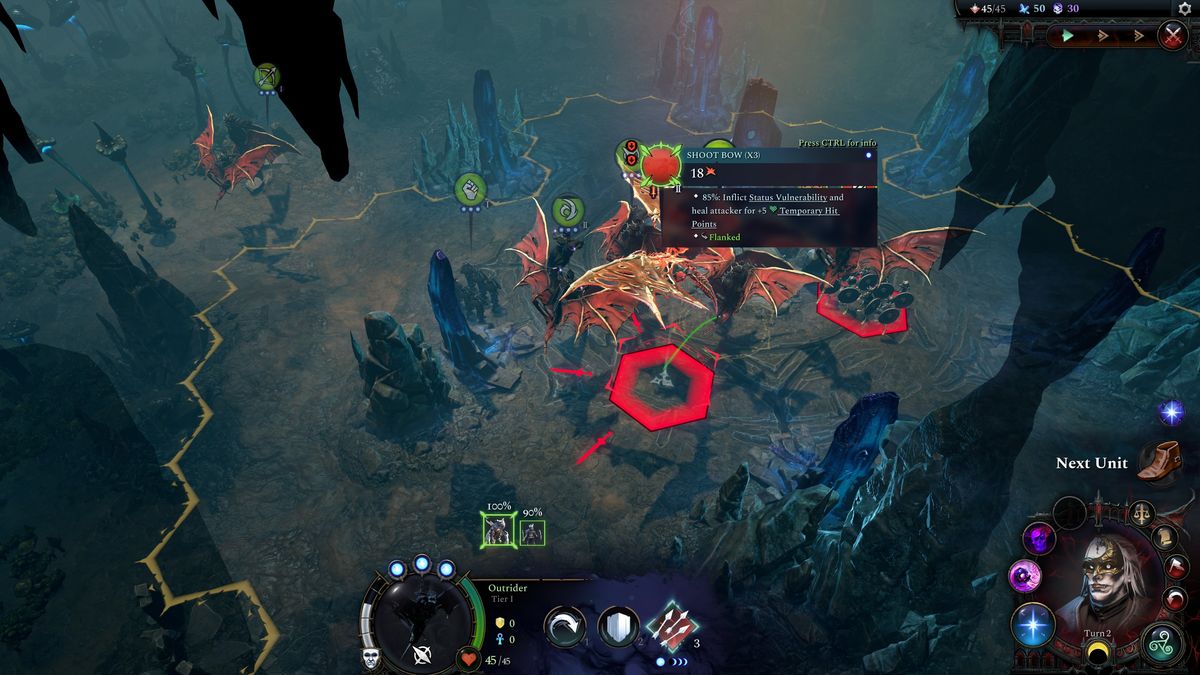Set combat speed to normal play
1200x675 pixels.
point(1068,36)
